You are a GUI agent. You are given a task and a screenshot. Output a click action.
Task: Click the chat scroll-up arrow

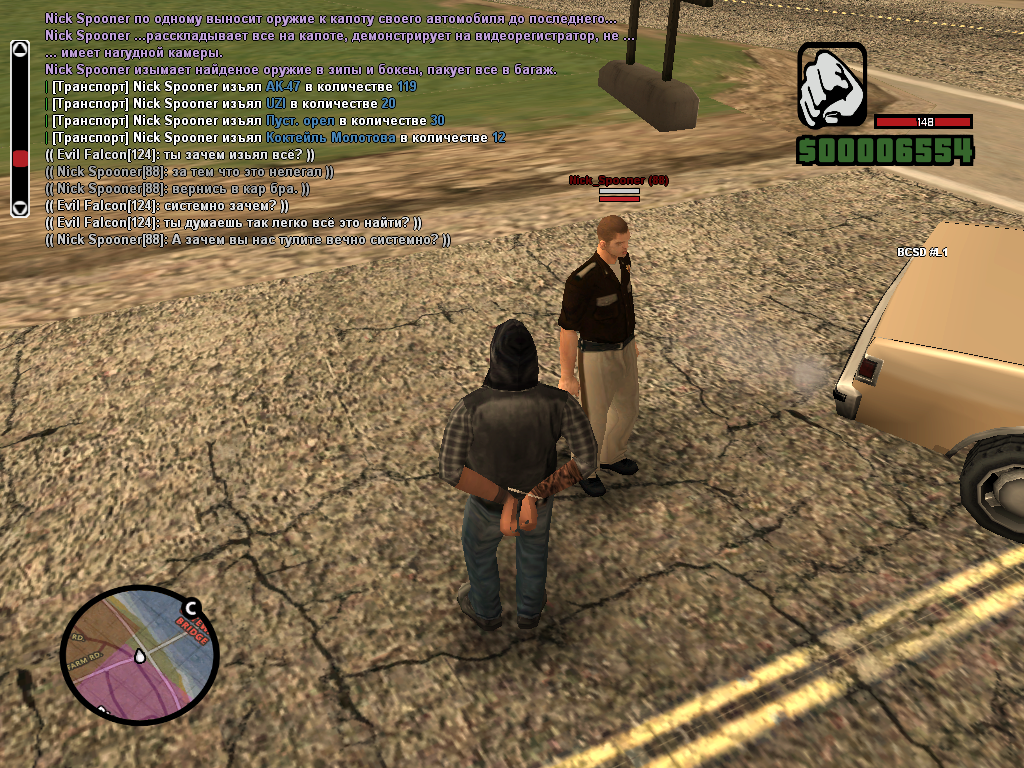(x=19, y=49)
